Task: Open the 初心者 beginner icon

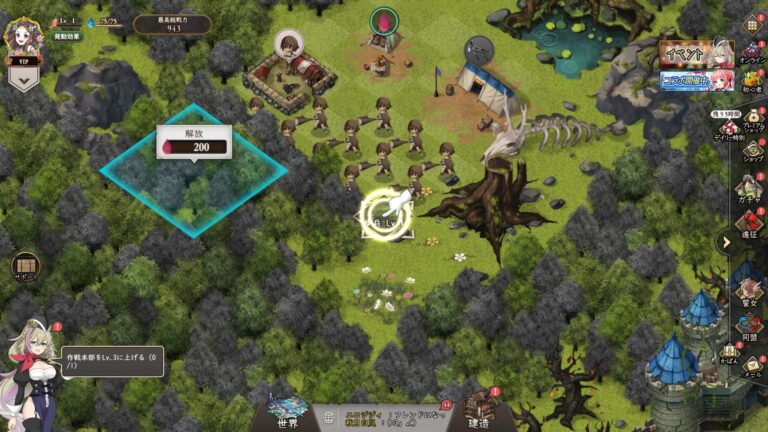Action: pos(752,82)
